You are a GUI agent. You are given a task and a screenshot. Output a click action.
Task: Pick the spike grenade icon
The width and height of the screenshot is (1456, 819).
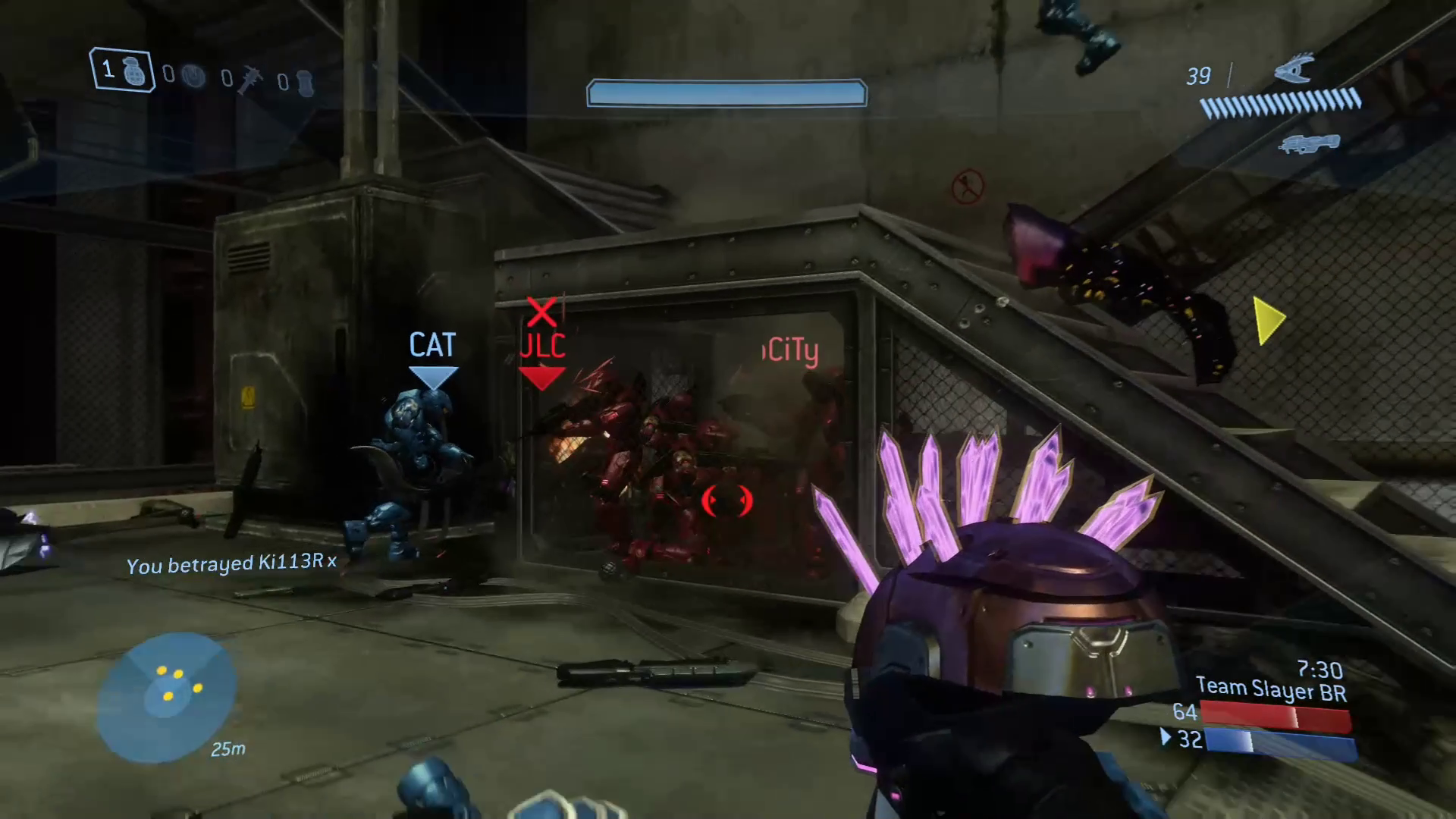point(249,79)
